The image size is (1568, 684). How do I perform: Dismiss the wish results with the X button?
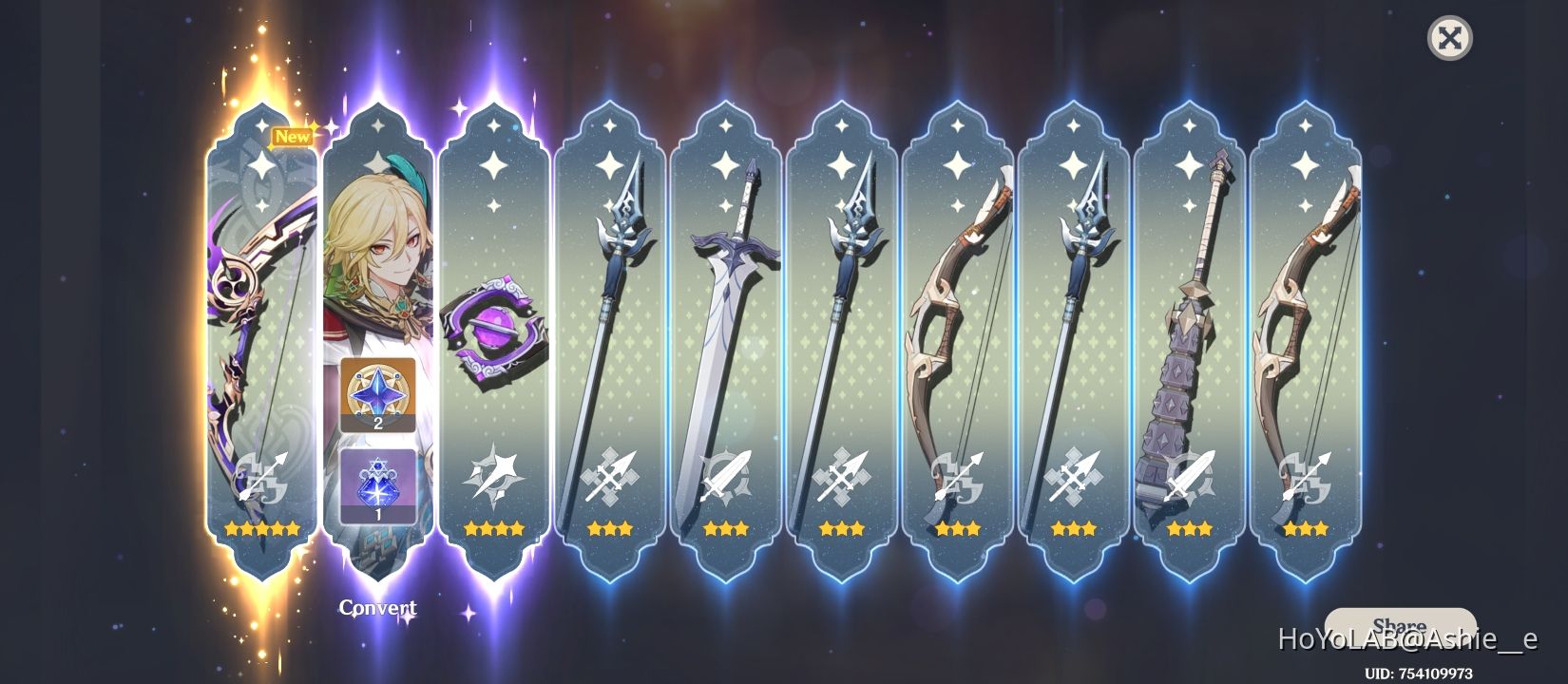point(1449,40)
